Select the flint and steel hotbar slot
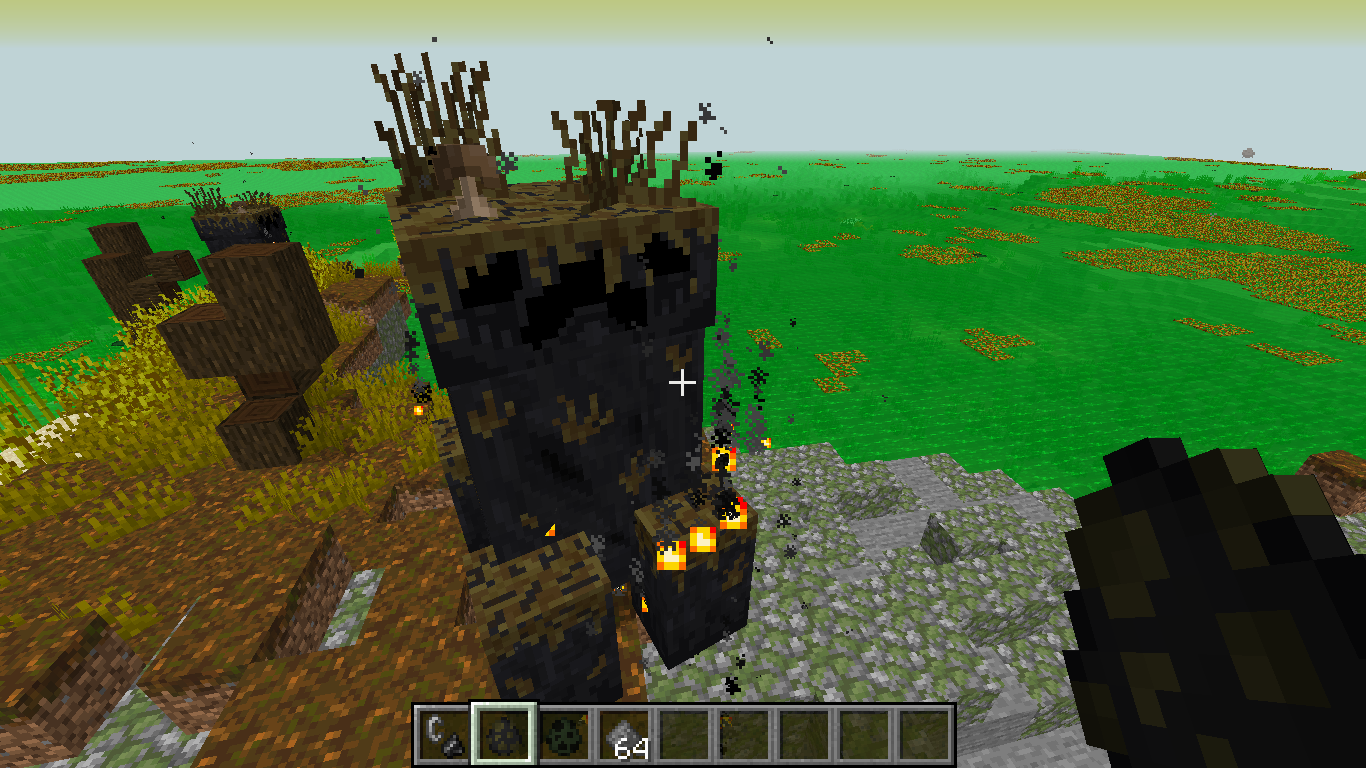1366x768 pixels. pos(443,735)
